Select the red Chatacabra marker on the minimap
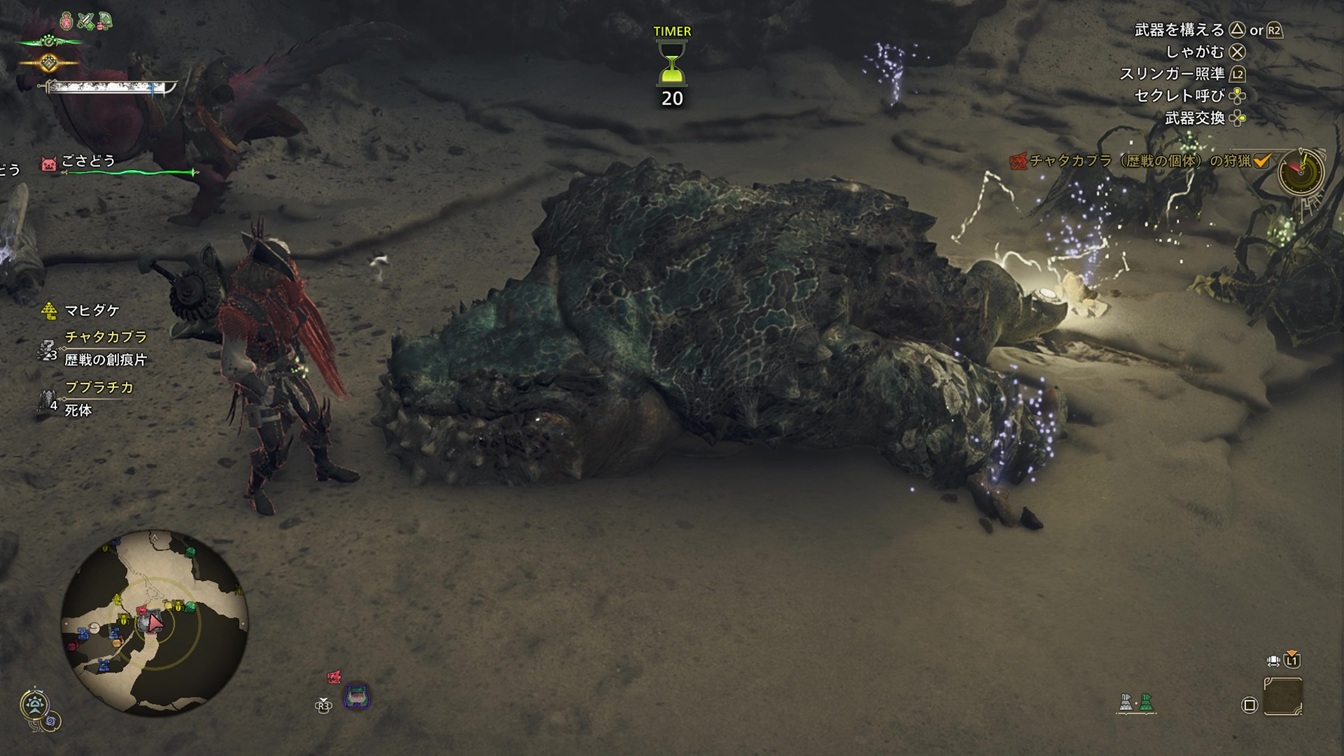This screenshot has height=756, width=1344. pos(142,609)
